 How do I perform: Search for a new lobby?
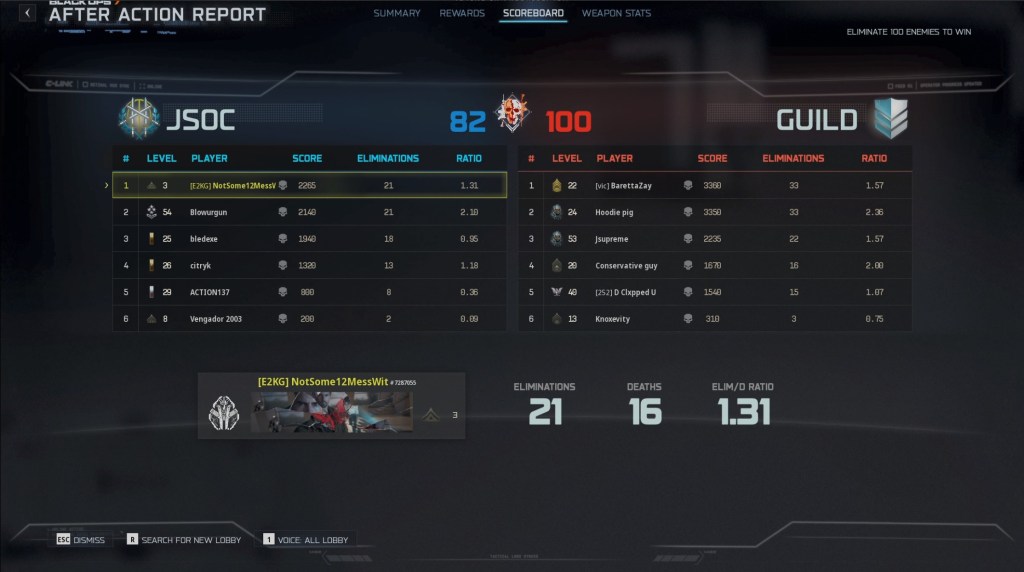coord(183,540)
